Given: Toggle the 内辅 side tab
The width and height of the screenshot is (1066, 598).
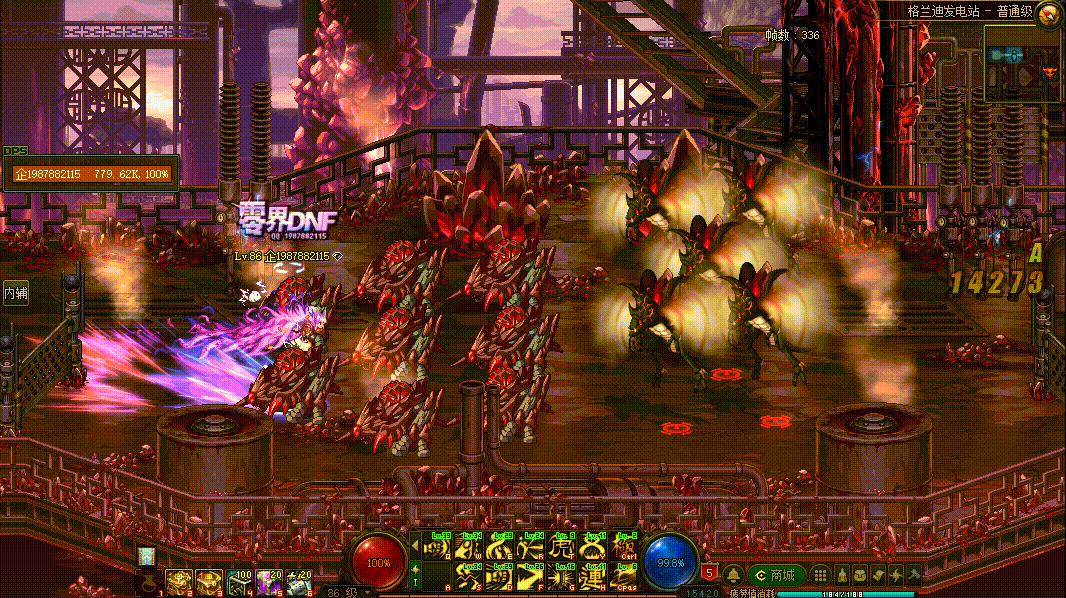Looking at the screenshot, I should (15, 293).
